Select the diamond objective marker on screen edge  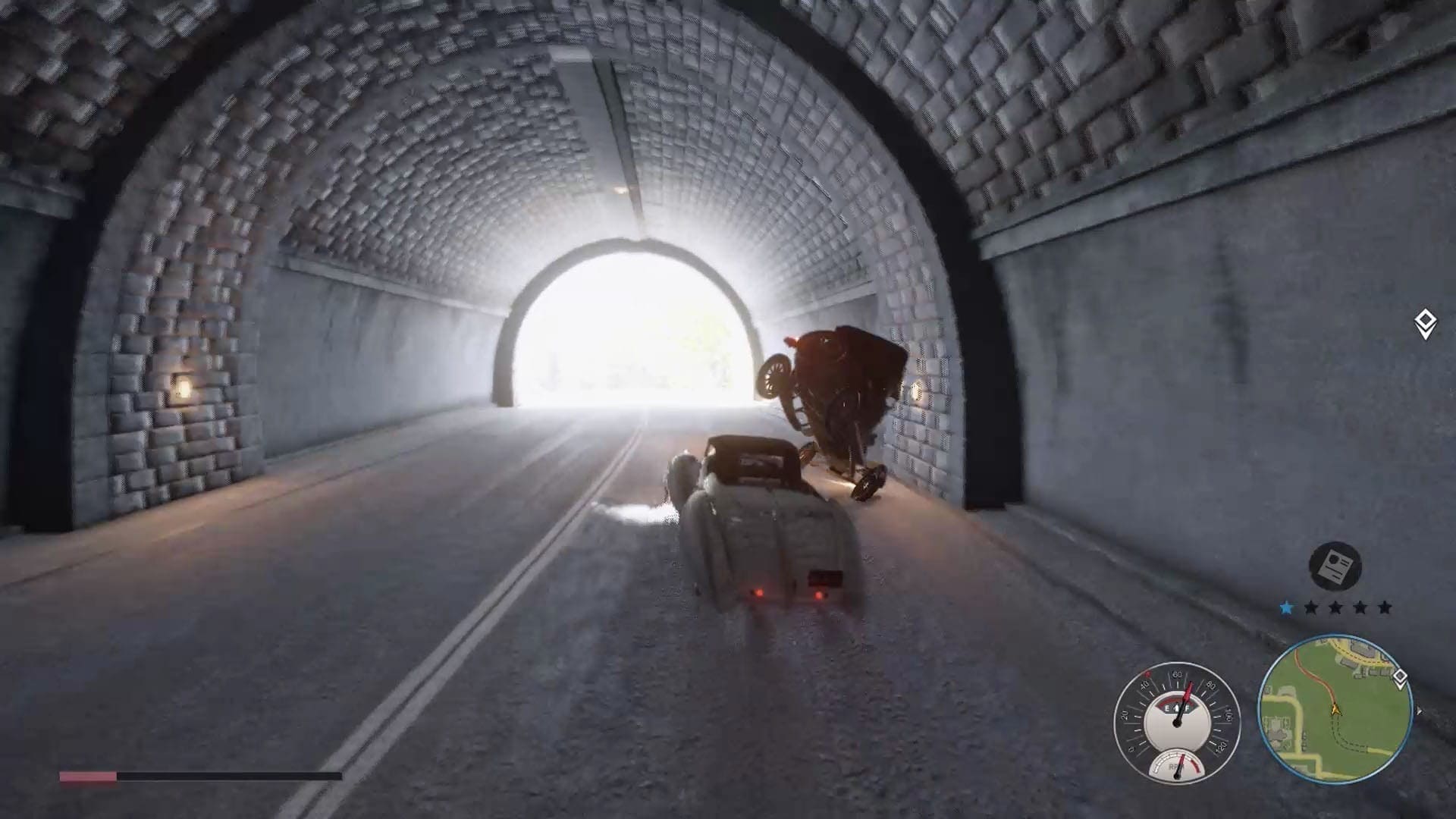coord(1425,323)
